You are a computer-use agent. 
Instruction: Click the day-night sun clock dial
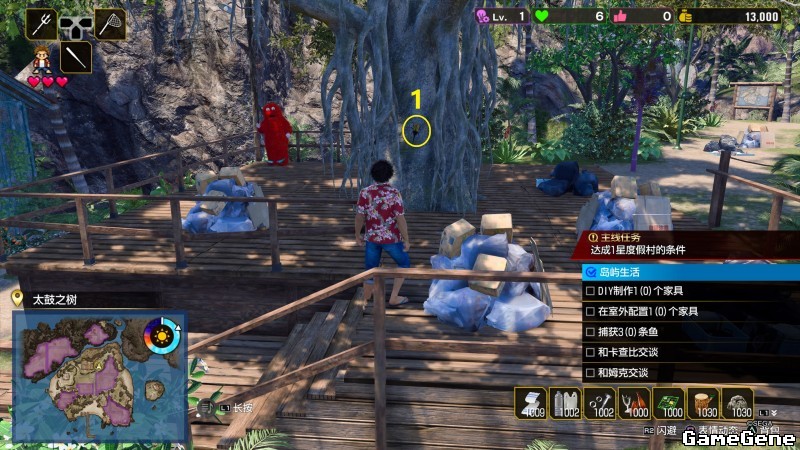click(x=162, y=336)
